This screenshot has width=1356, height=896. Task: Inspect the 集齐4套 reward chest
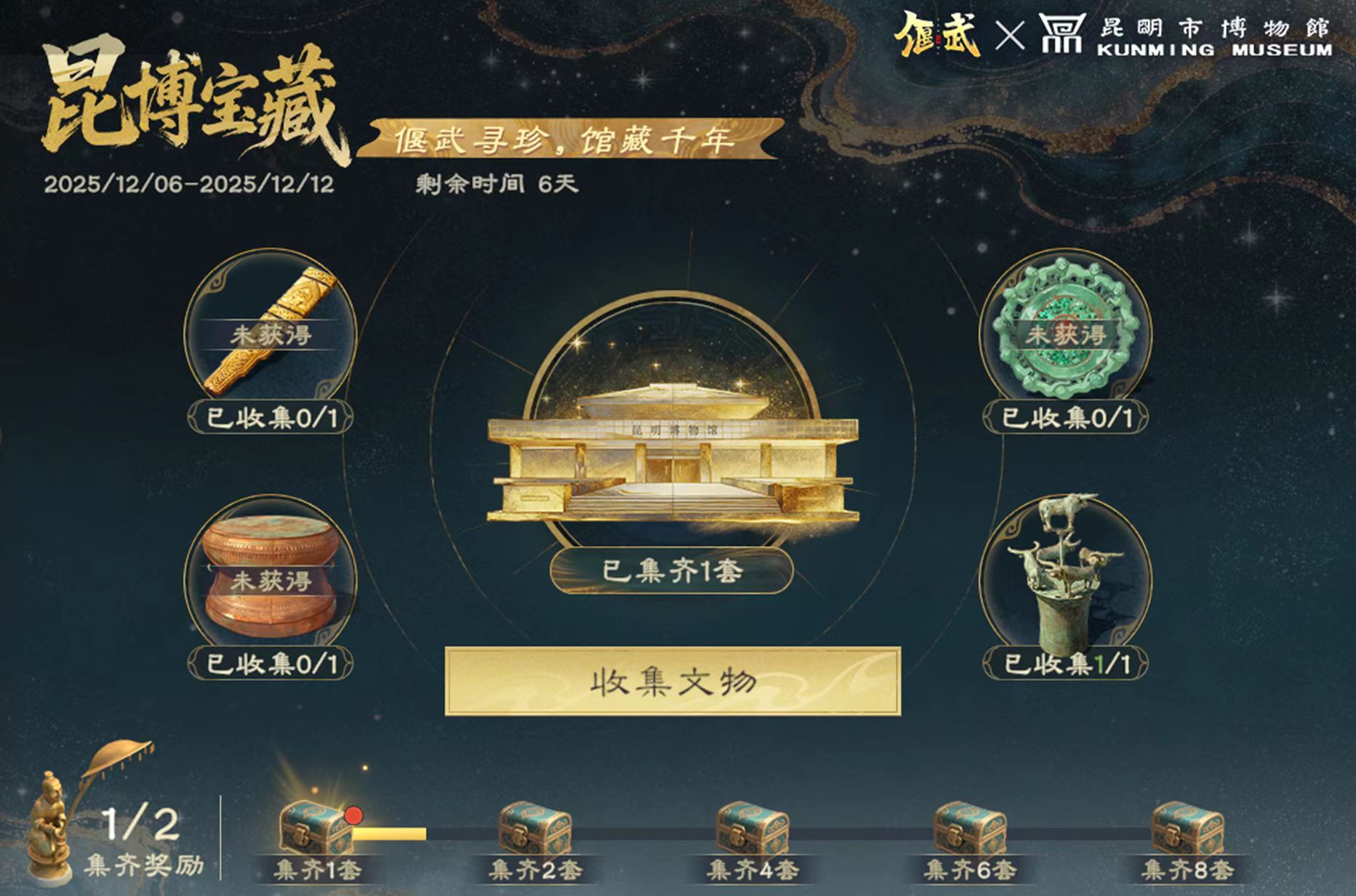click(753, 829)
